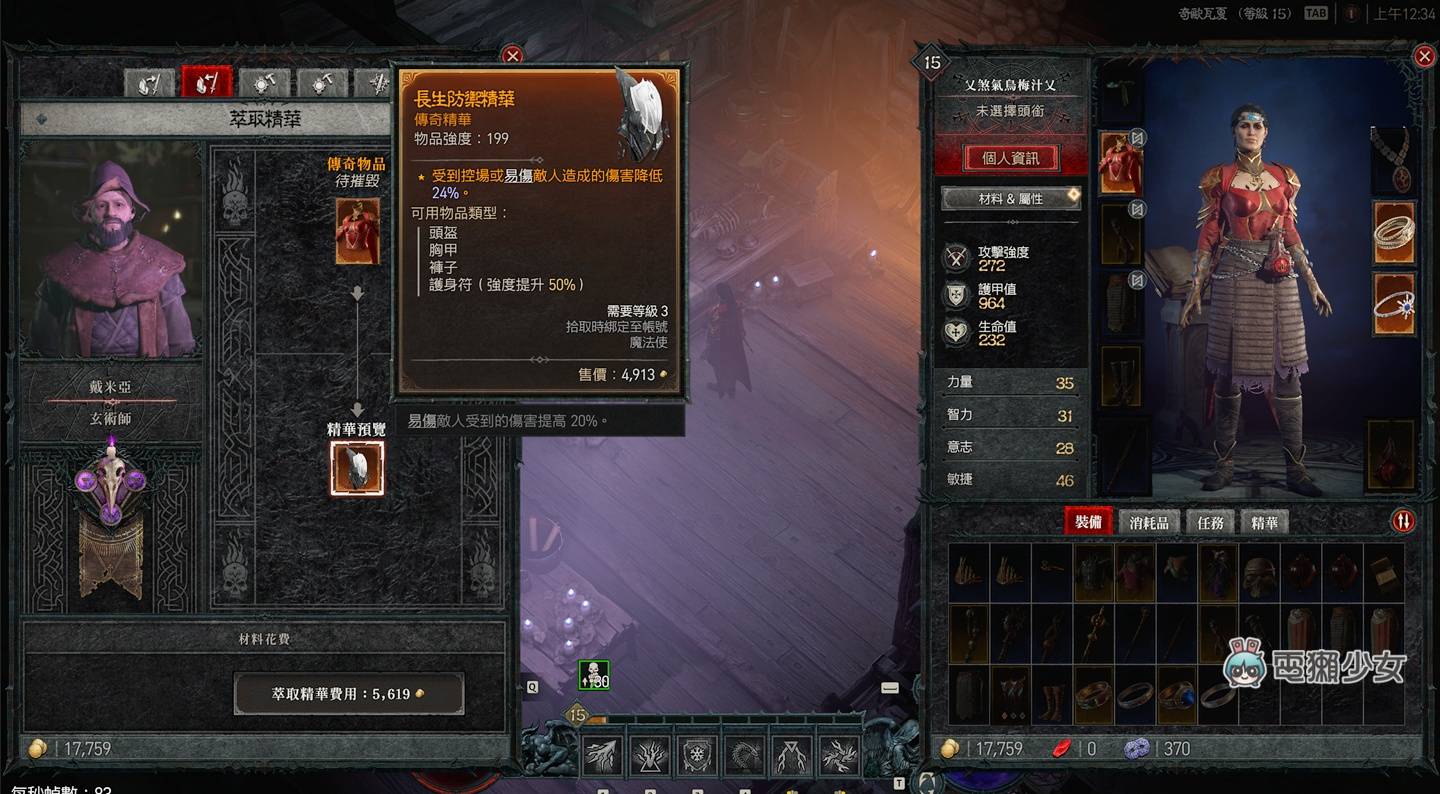Screen dimensions: 1440x794
Task: Activate the frost shield snowflake skill
Action: 697,756
